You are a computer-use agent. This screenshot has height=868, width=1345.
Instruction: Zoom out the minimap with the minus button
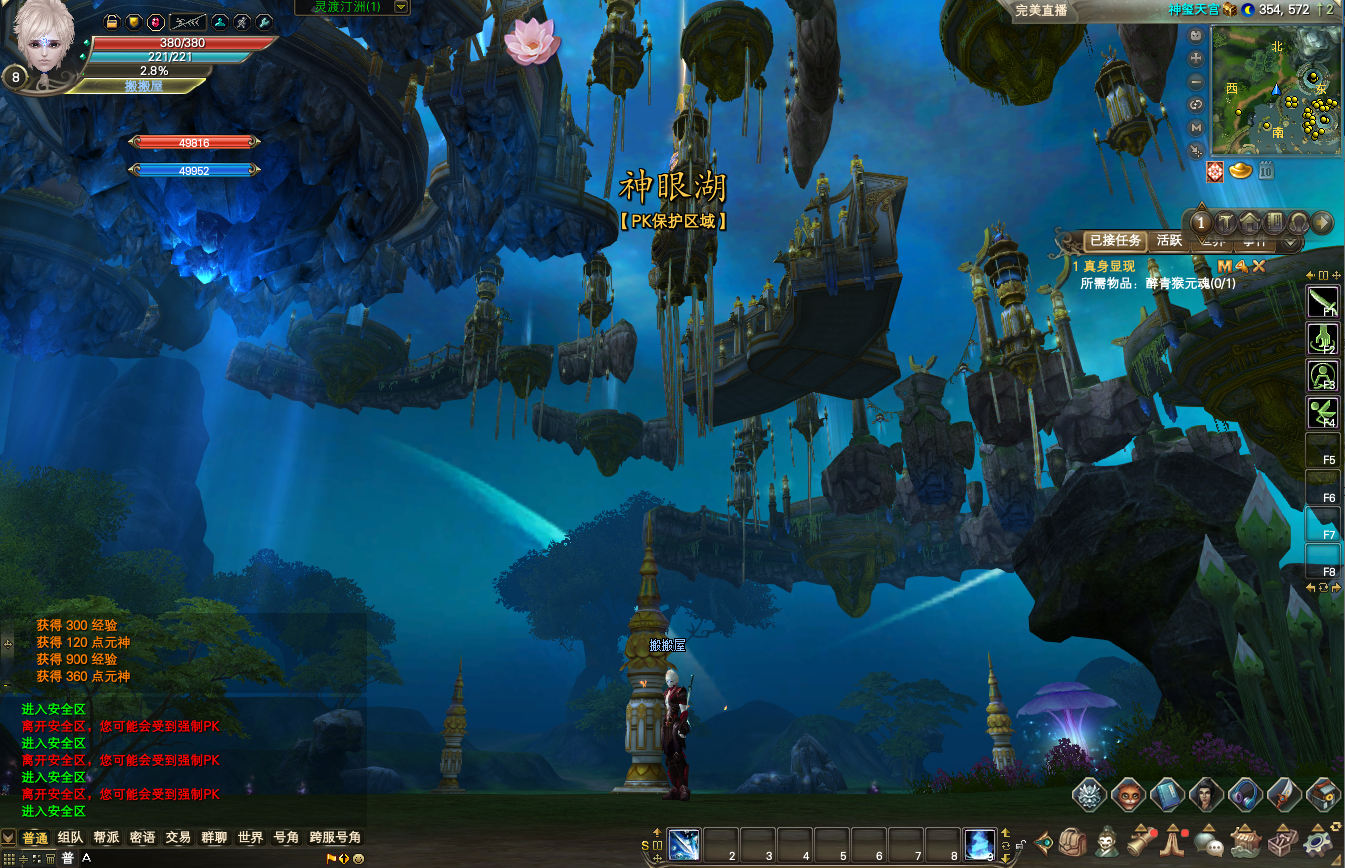(x=1196, y=82)
